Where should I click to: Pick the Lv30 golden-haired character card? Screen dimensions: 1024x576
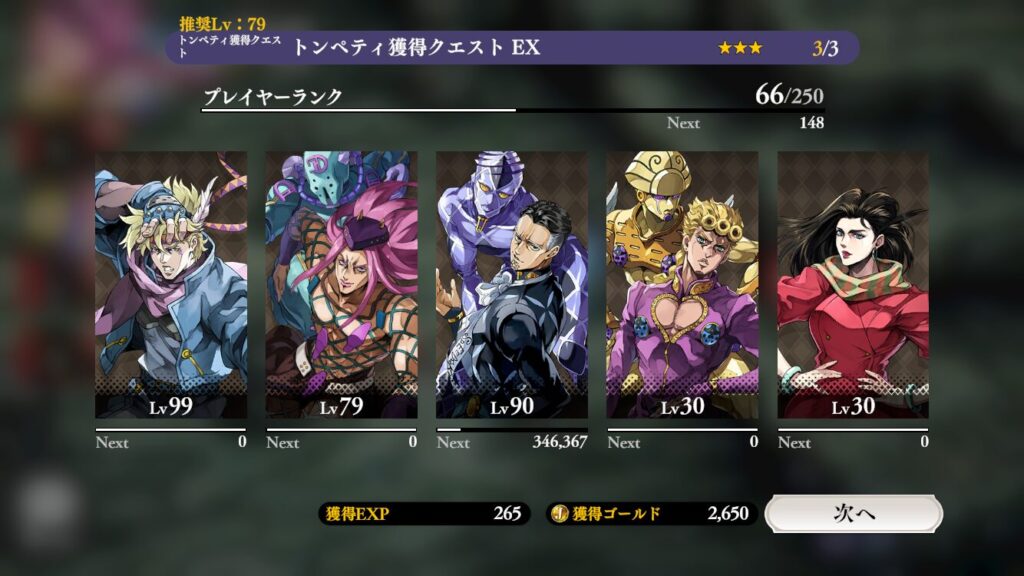682,285
